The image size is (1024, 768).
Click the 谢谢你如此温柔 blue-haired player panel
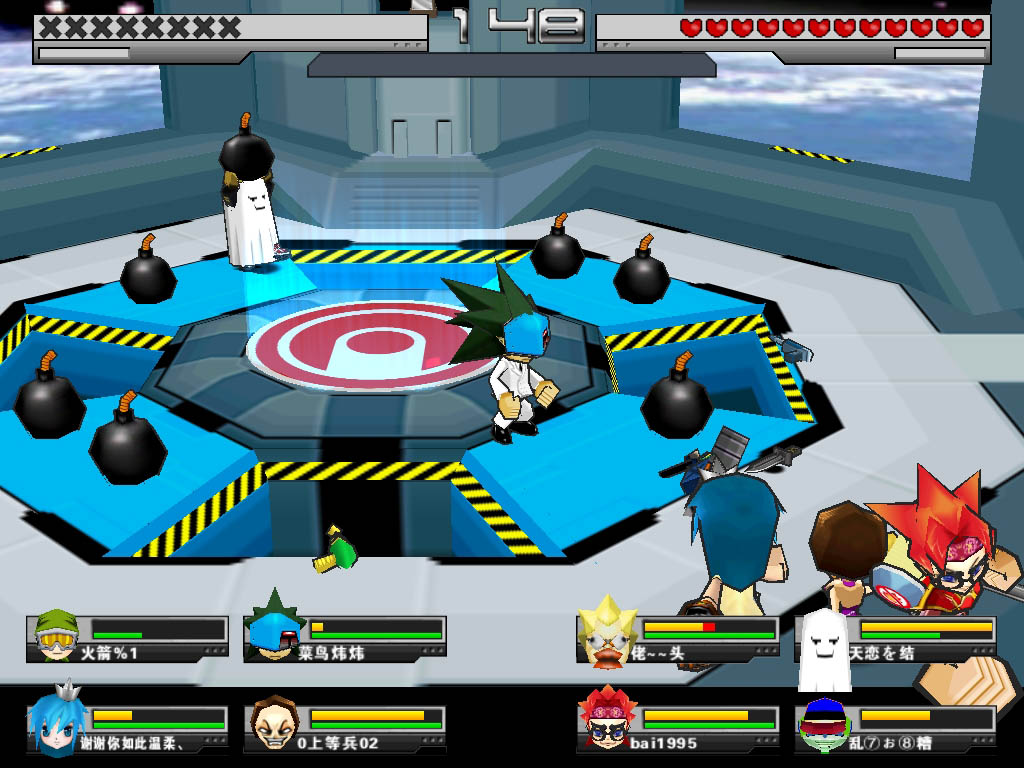coord(128,729)
